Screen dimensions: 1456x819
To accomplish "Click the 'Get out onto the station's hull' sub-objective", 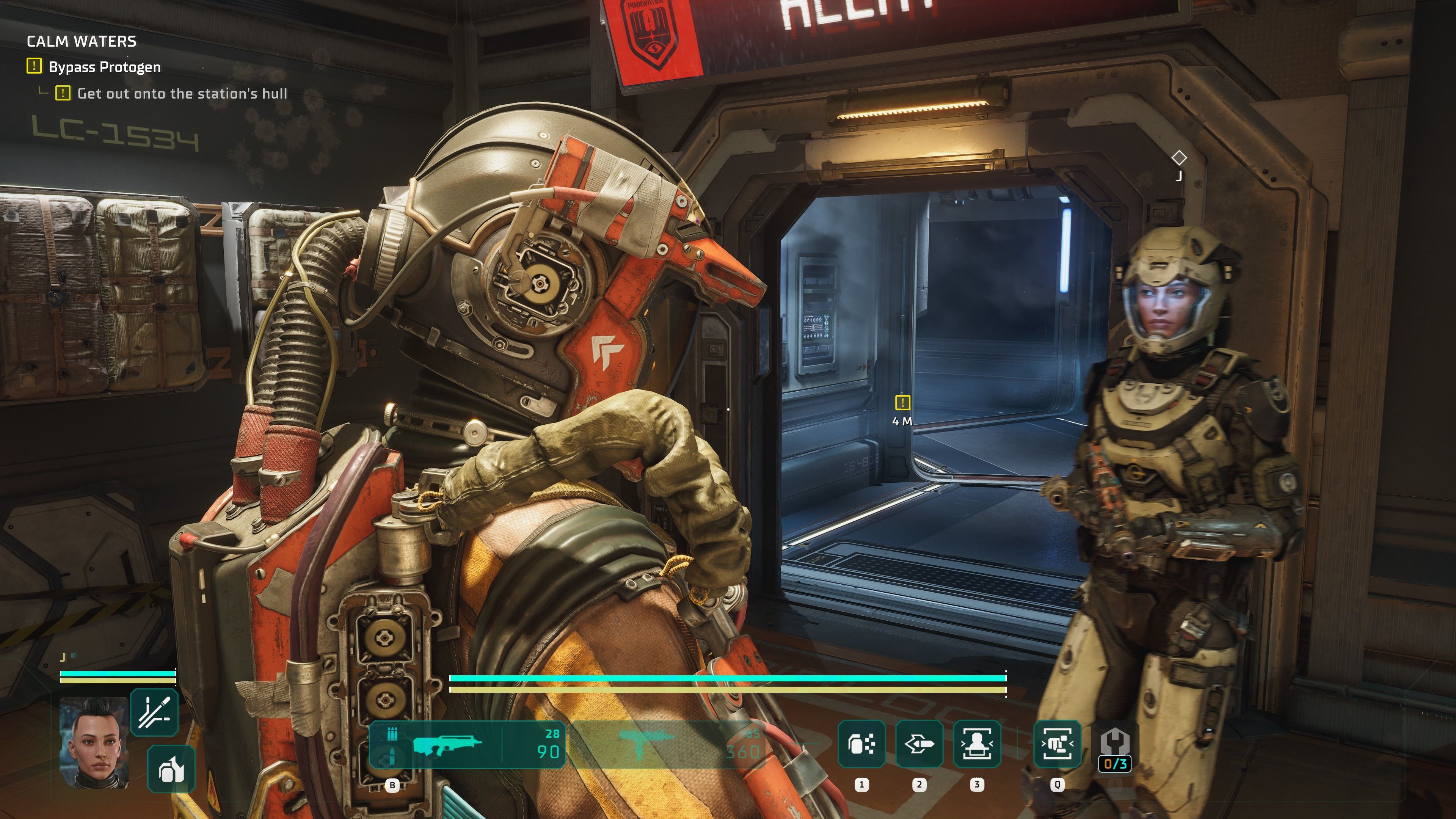I will point(182,94).
